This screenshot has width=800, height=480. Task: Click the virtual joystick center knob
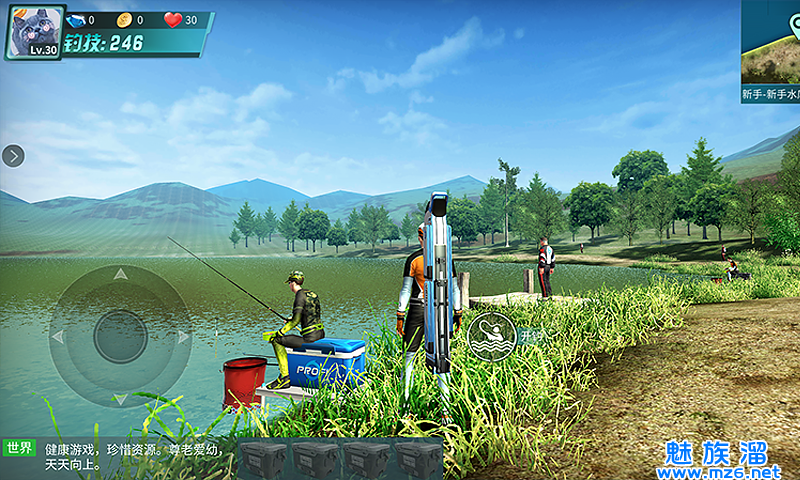tap(120, 337)
